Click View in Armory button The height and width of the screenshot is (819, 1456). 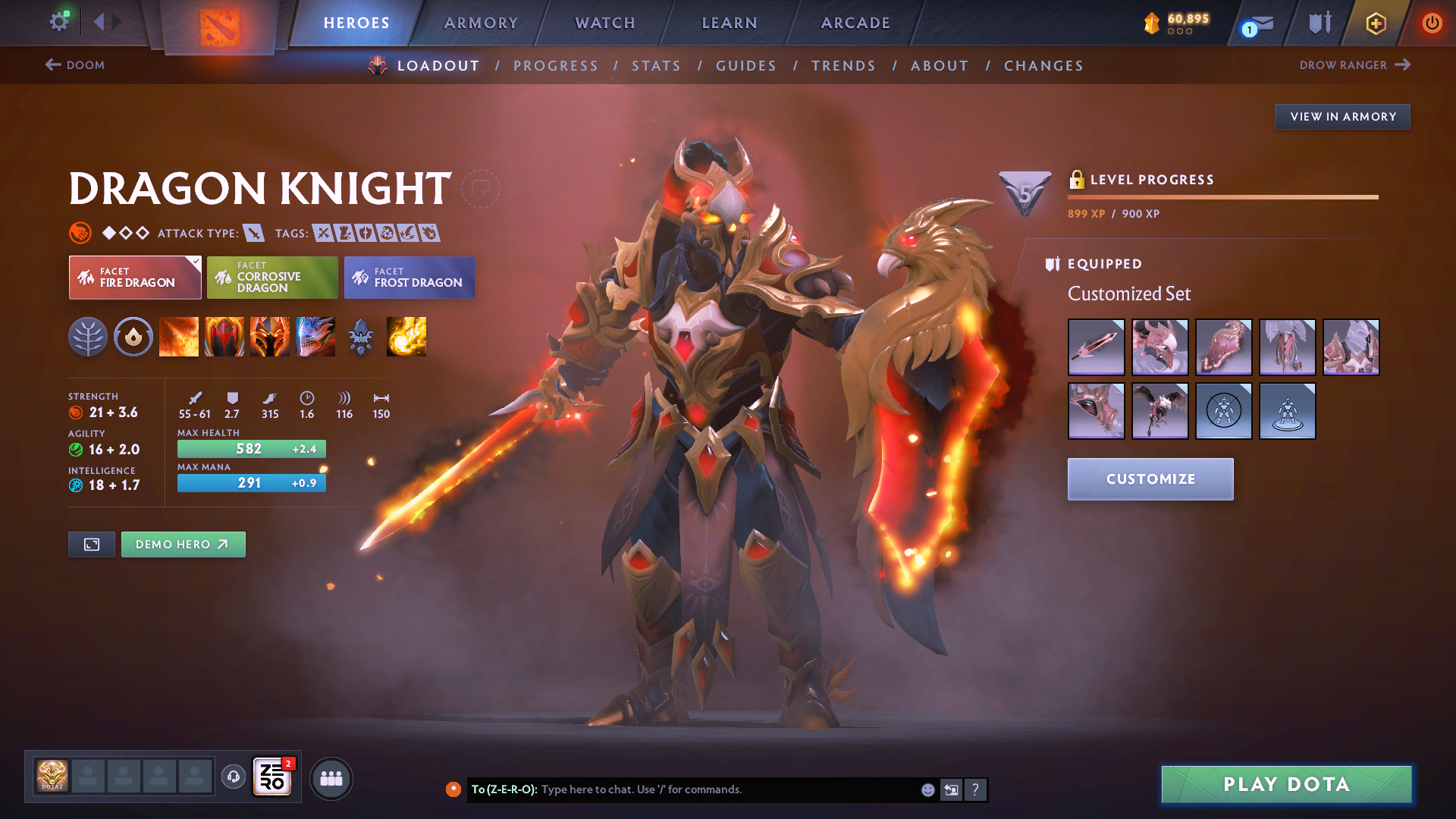point(1342,117)
